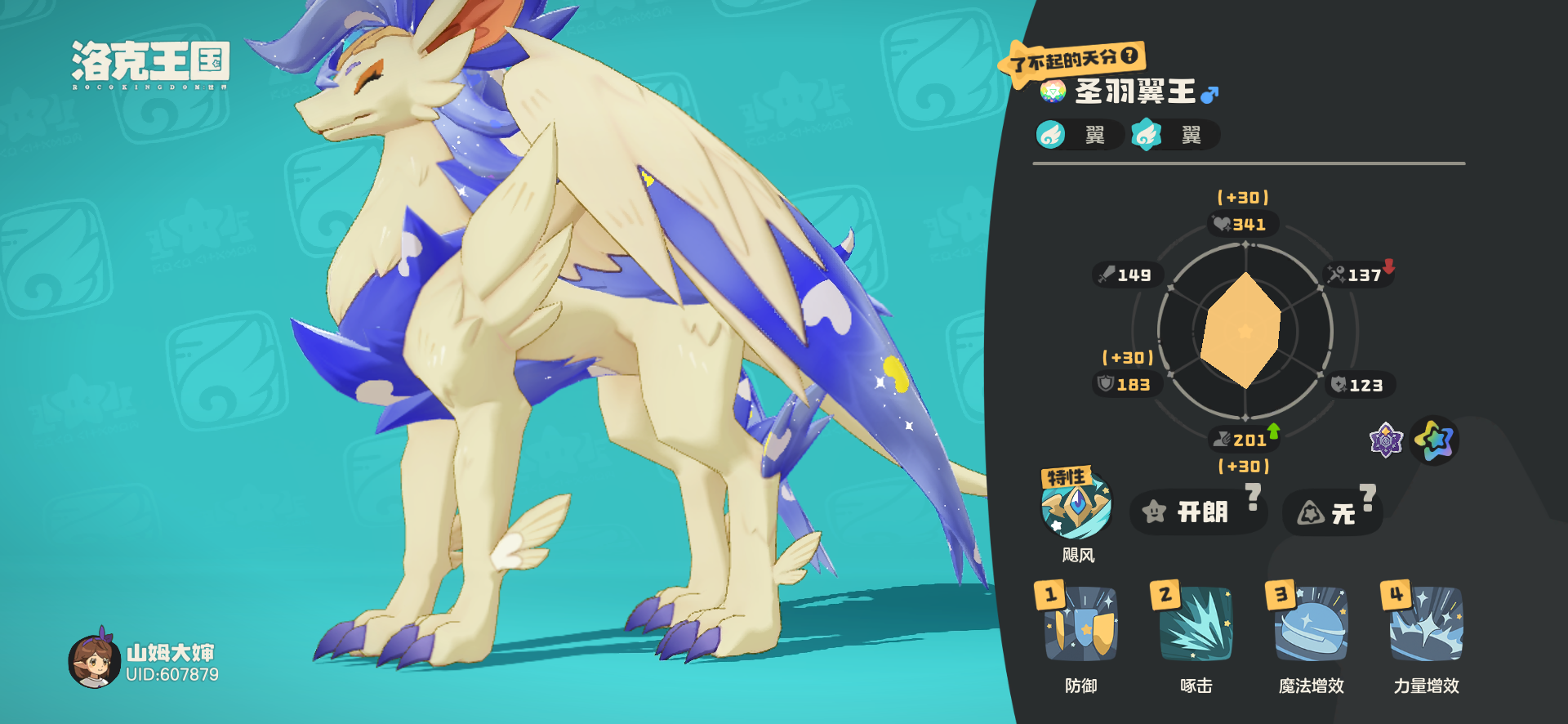Choose the 力量增效 skill icon
1568x724 pixels.
coord(1426,625)
